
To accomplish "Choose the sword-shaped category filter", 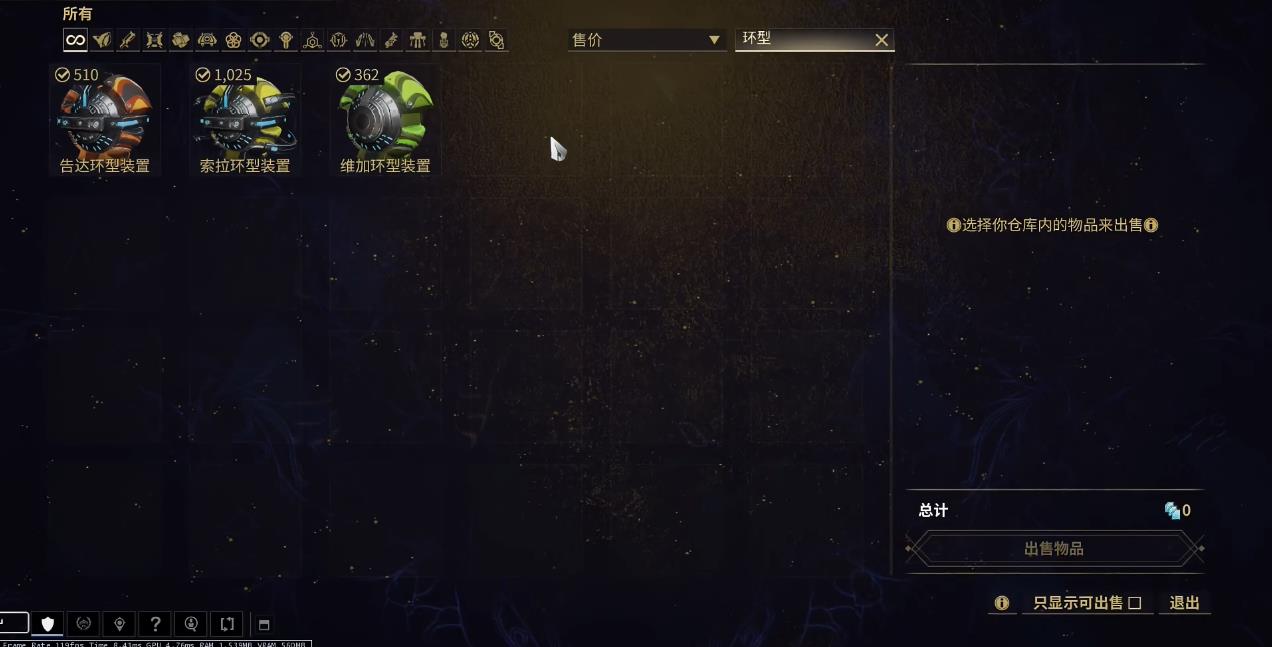I will pos(128,40).
